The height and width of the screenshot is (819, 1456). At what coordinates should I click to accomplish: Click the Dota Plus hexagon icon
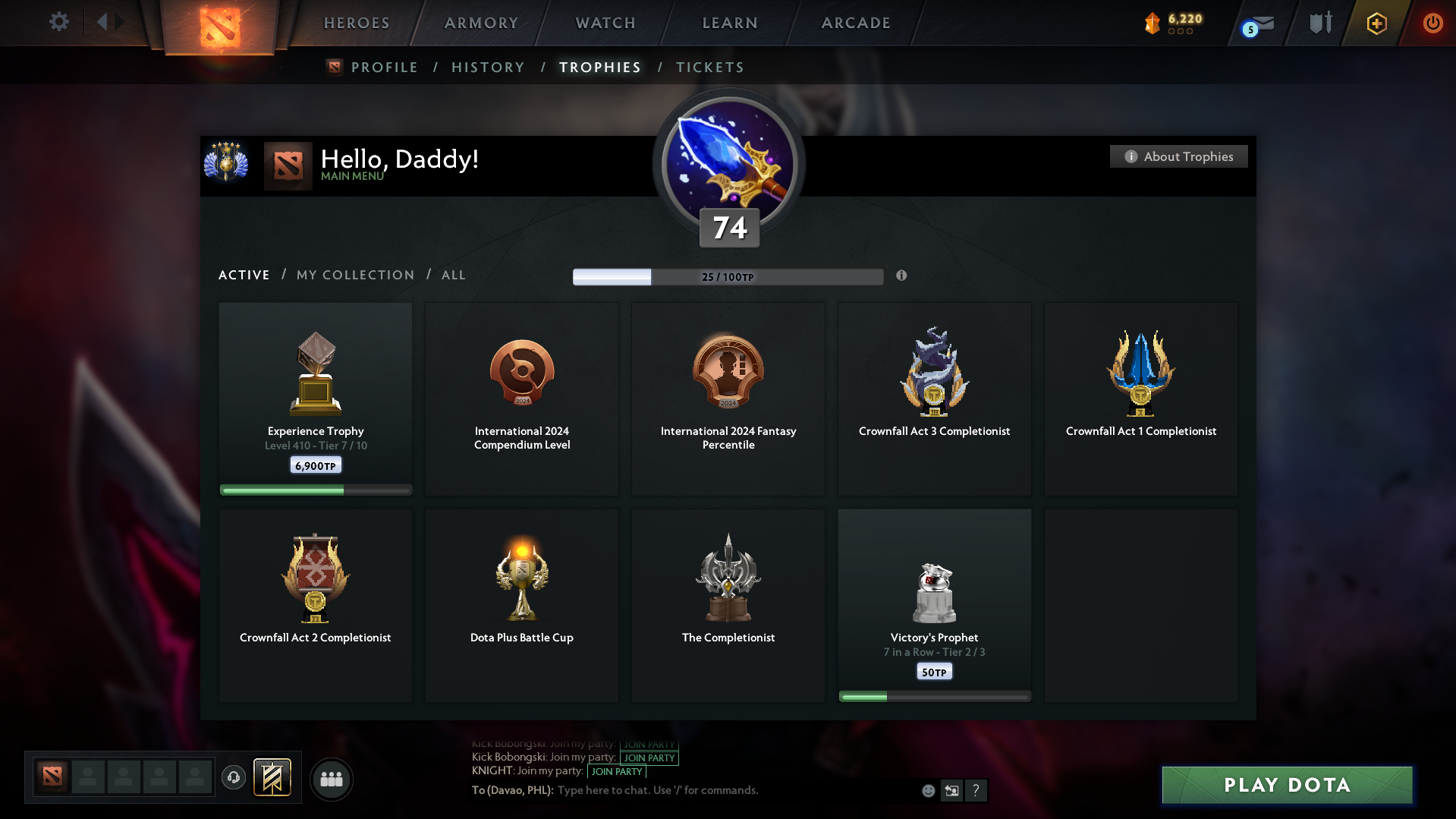click(1376, 23)
